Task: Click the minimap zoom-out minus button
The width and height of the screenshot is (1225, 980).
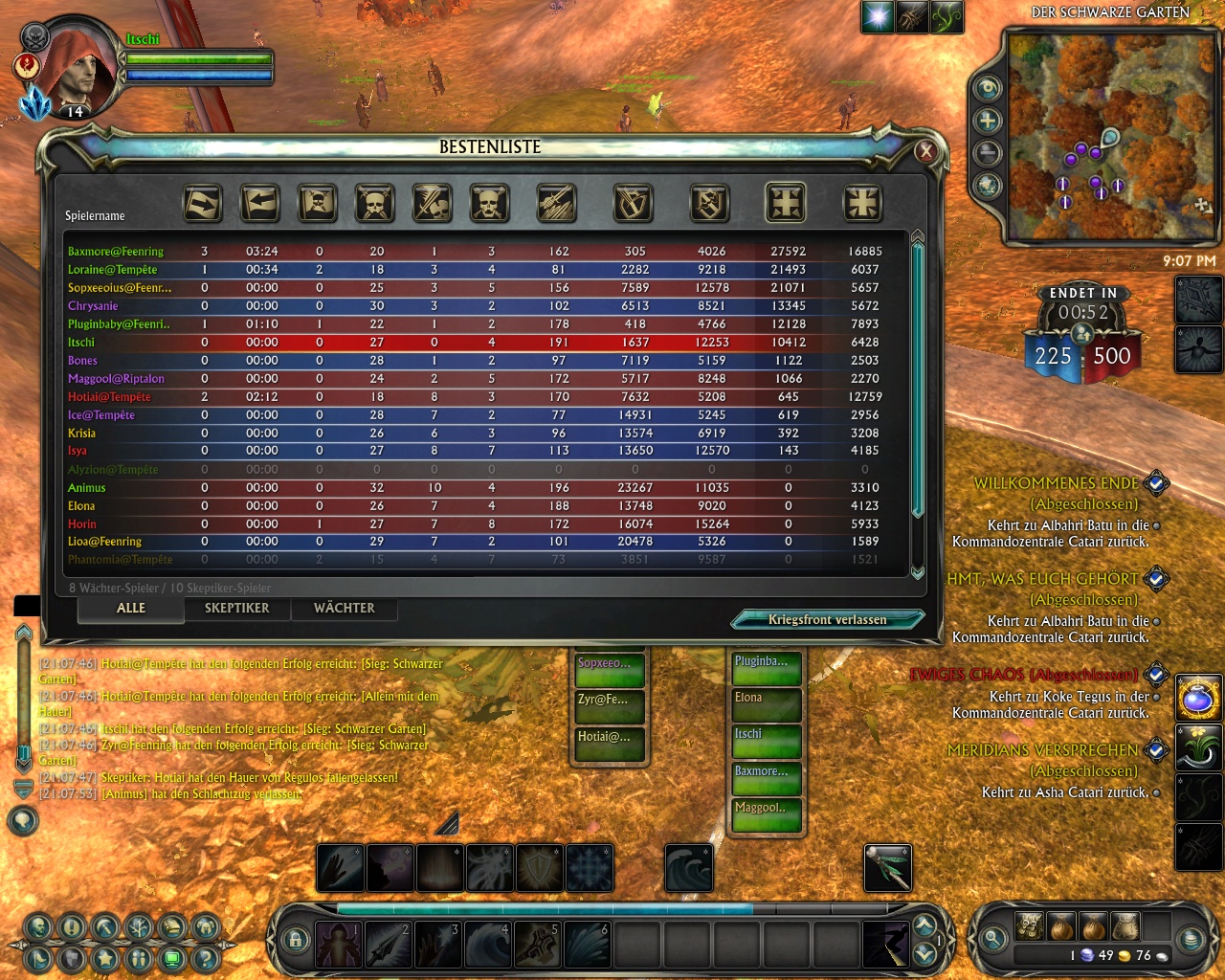Action: [988, 153]
